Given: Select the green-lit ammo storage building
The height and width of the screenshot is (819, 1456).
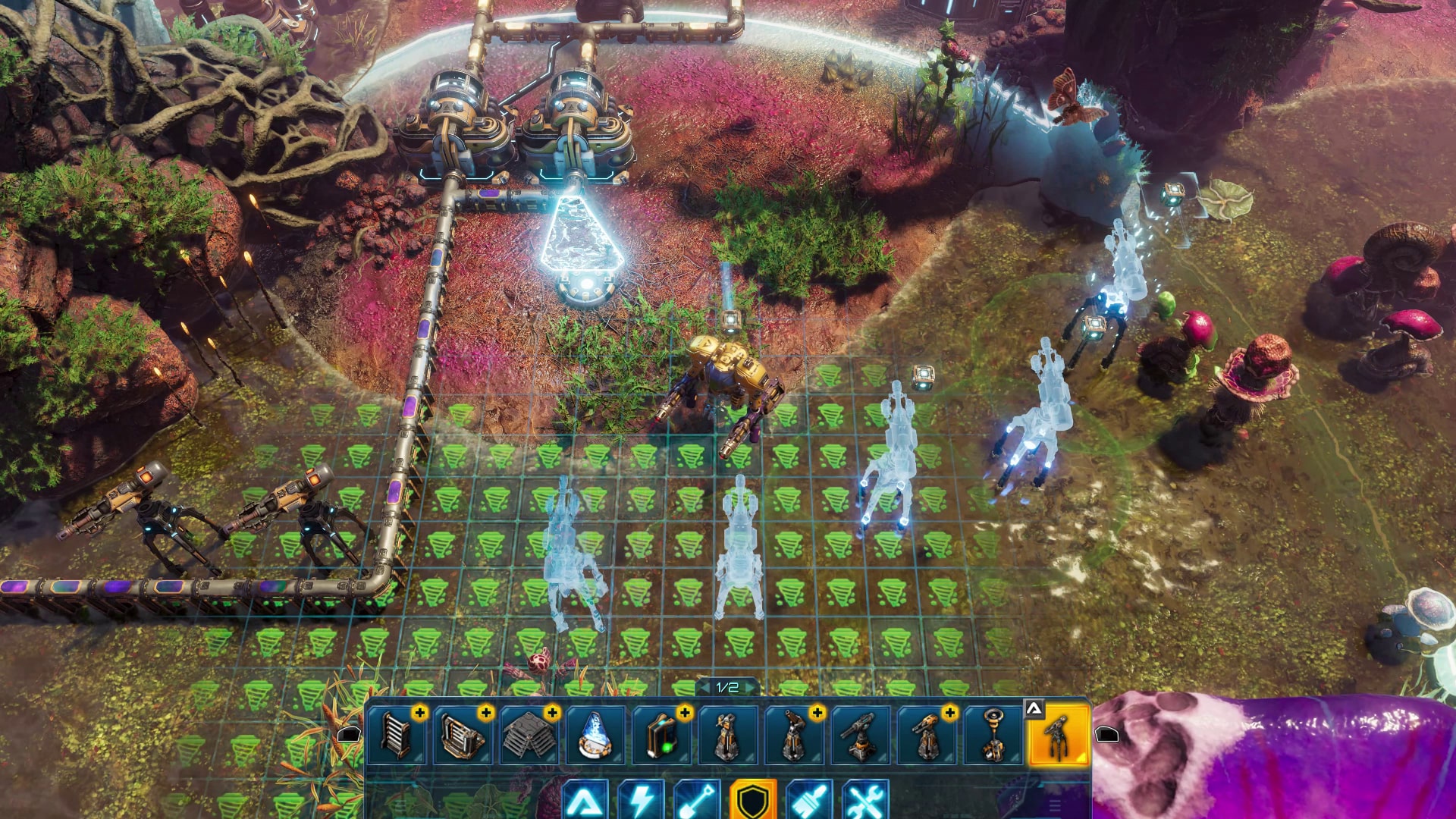Looking at the screenshot, I should [x=661, y=734].
